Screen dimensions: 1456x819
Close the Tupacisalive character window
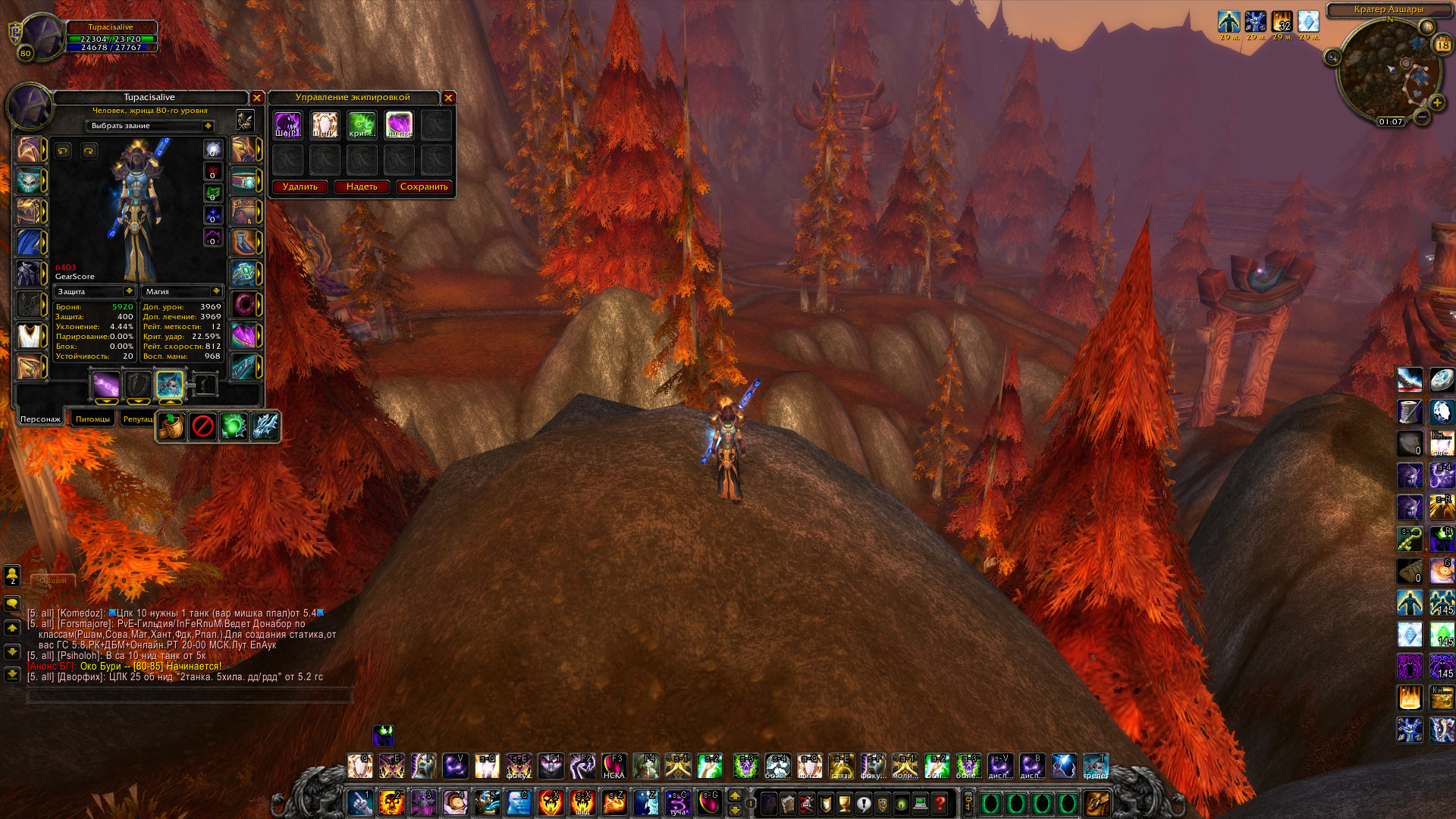(x=257, y=98)
